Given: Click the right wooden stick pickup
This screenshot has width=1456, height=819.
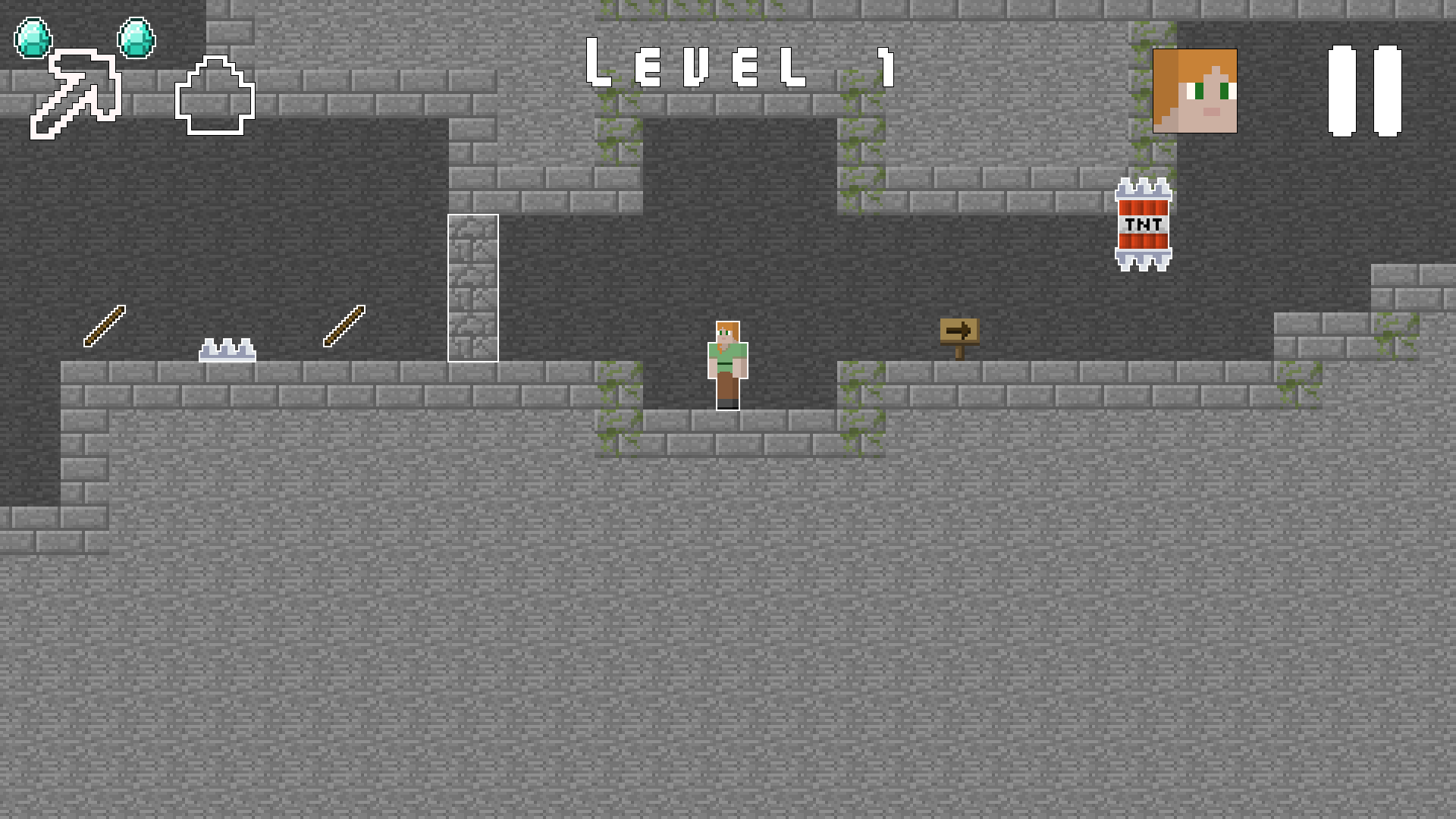Looking at the screenshot, I should [344, 326].
